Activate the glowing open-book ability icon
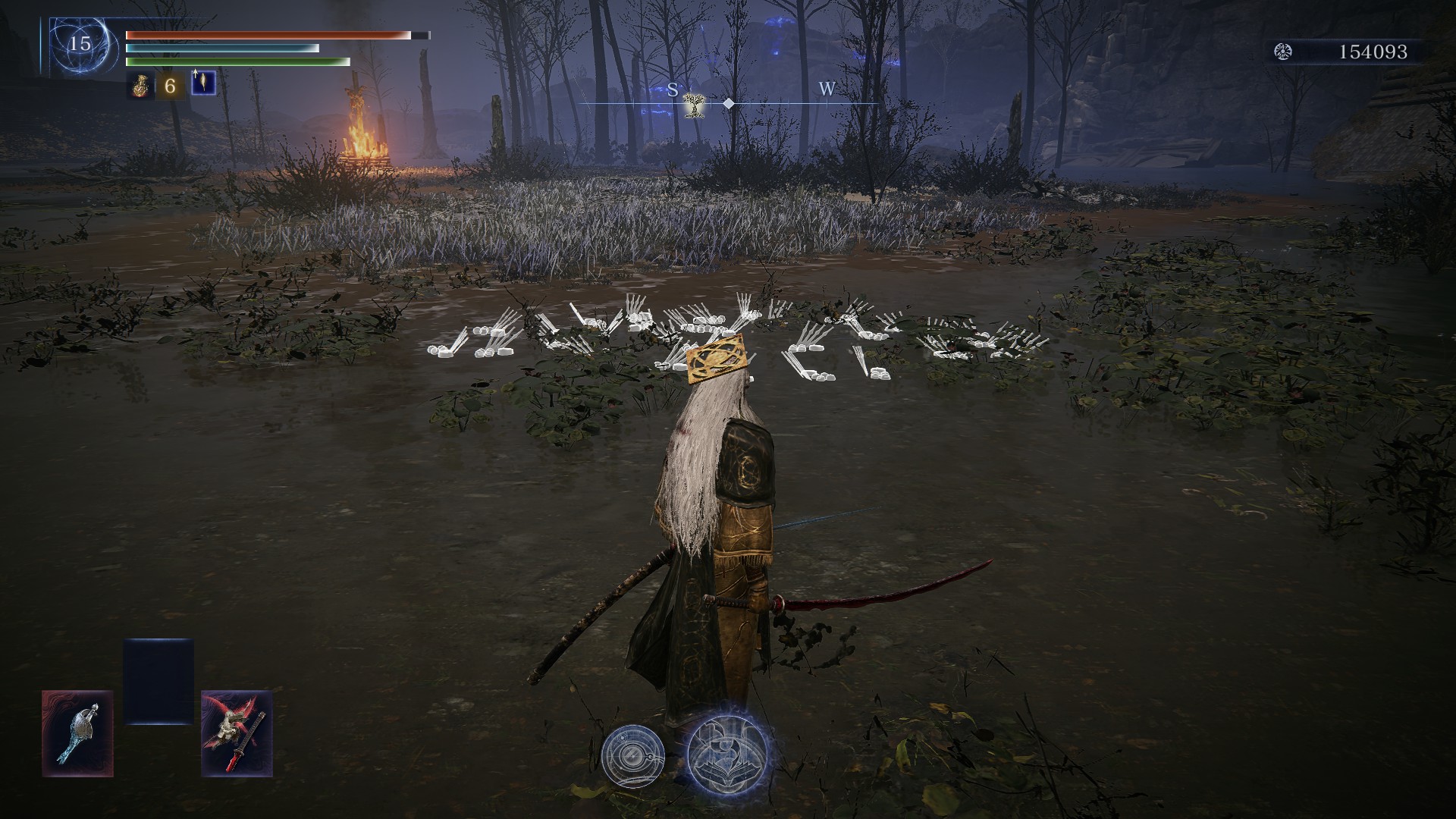This screenshot has width=1456, height=819. [728, 752]
